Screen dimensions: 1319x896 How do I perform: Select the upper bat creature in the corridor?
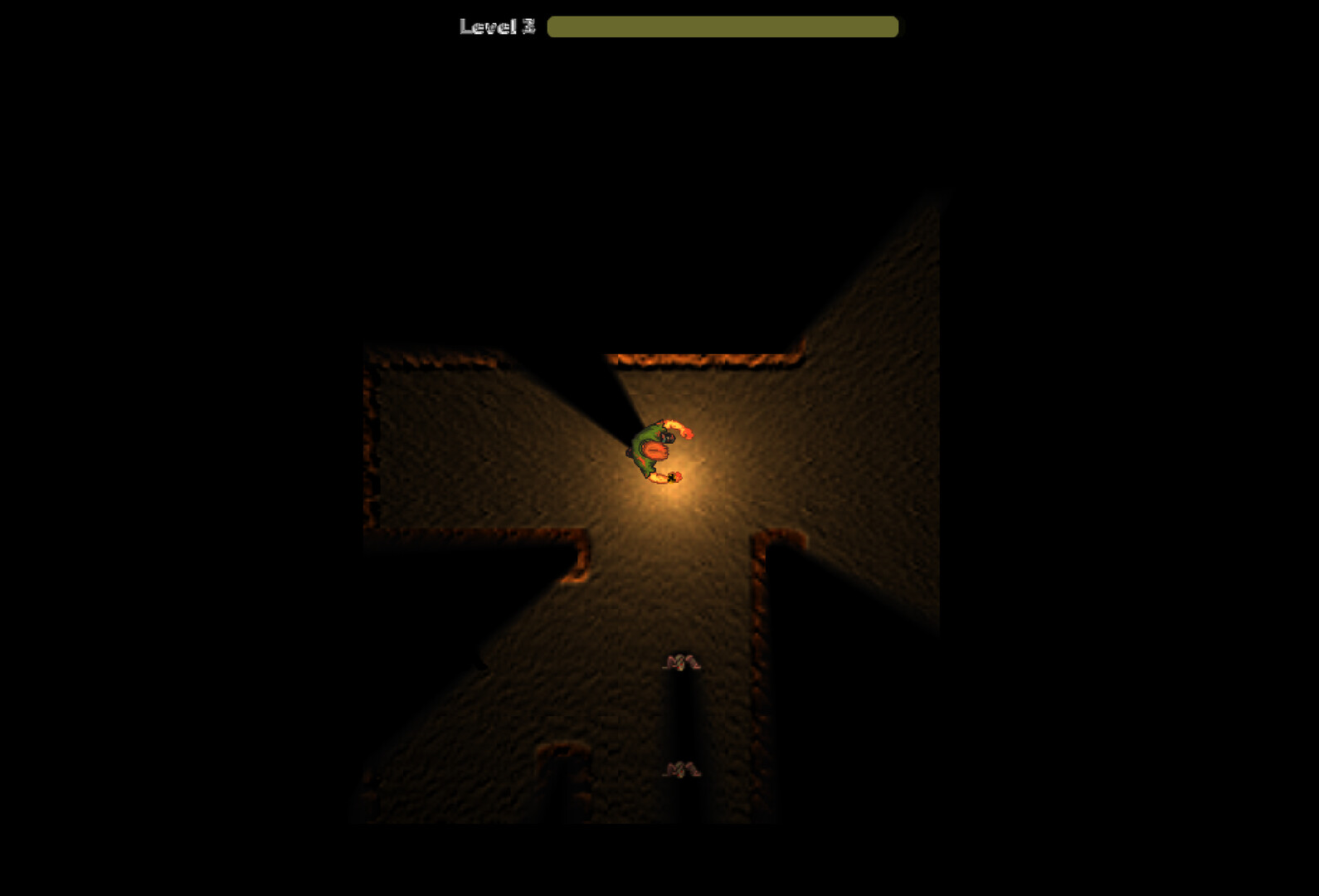tap(682, 662)
